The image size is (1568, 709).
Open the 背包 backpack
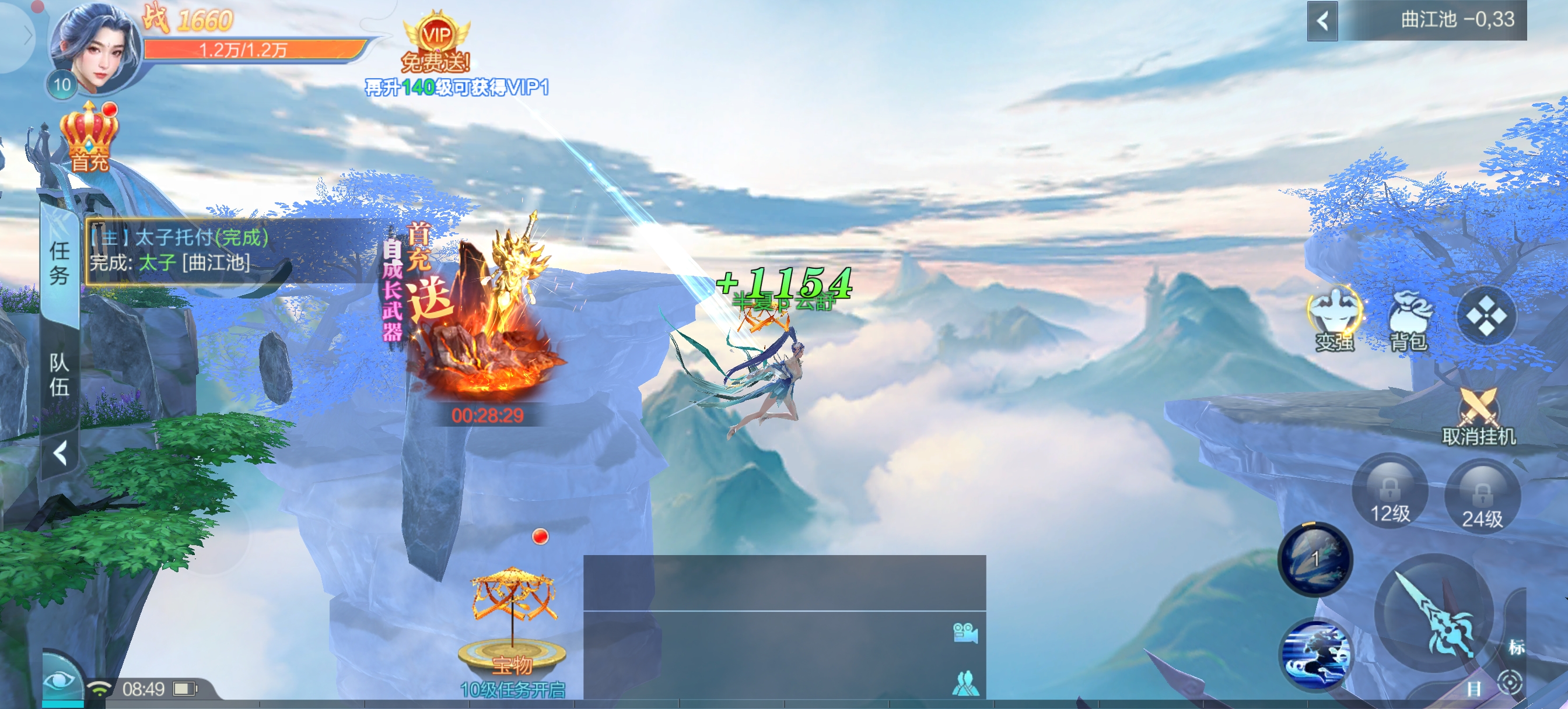(1409, 321)
